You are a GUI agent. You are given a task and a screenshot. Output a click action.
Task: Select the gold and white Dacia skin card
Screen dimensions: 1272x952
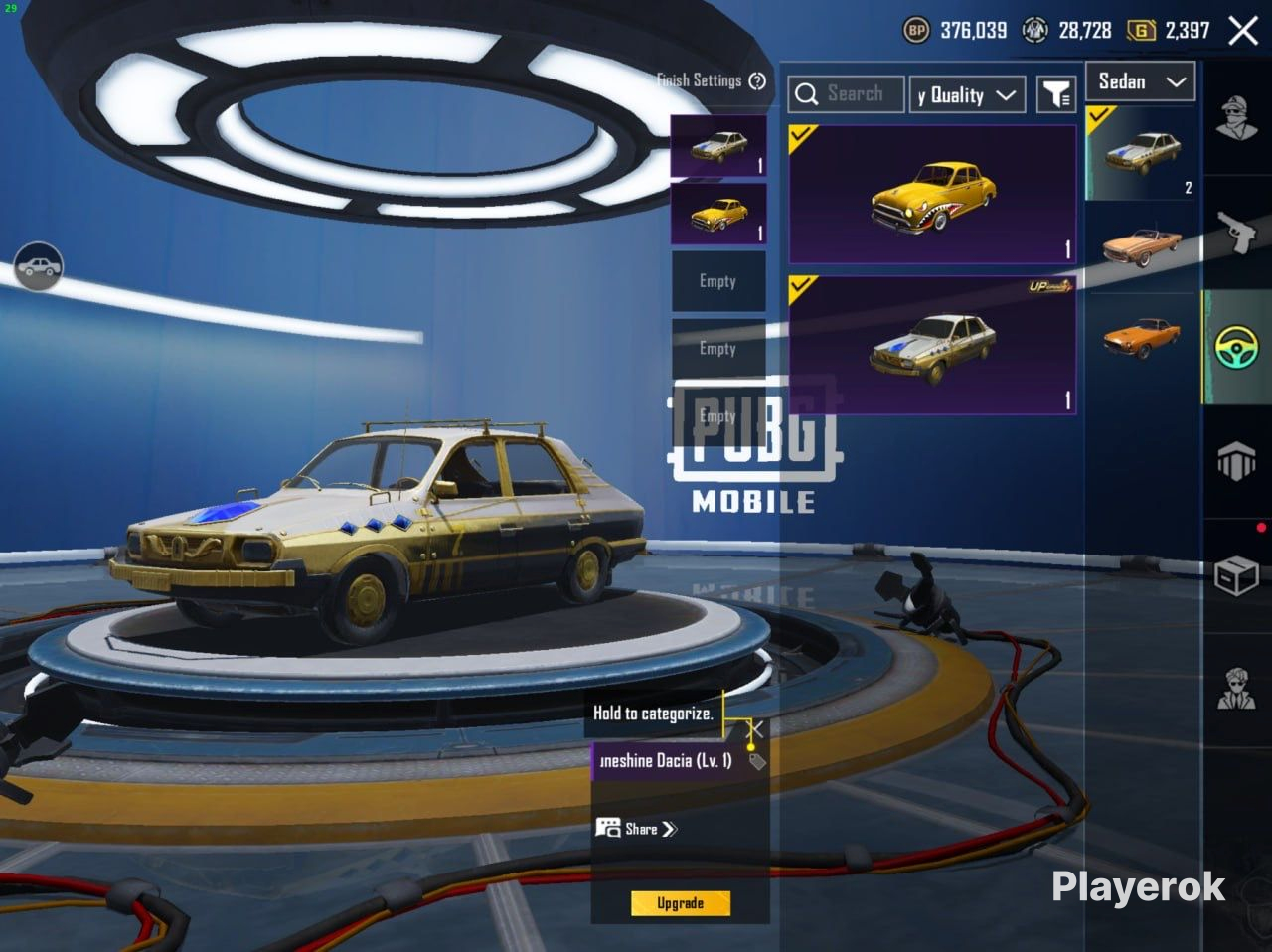coord(931,345)
